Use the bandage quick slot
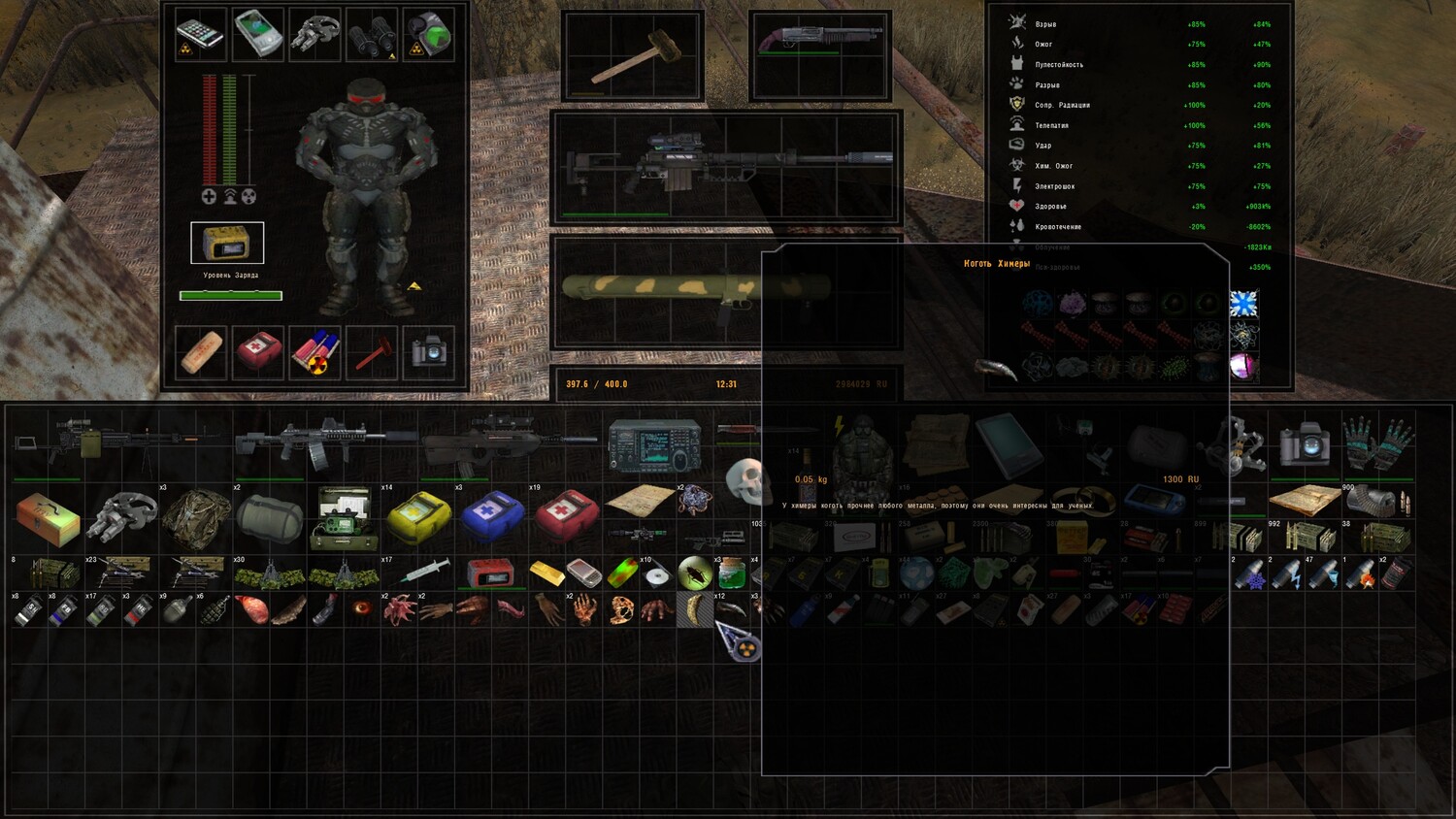The height and width of the screenshot is (819, 1456). pyautogui.click(x=202, y=352)
